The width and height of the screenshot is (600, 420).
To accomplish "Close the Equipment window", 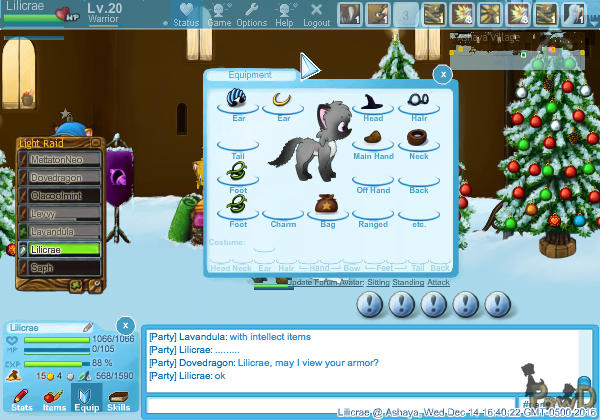I will (x=441, y=73).
